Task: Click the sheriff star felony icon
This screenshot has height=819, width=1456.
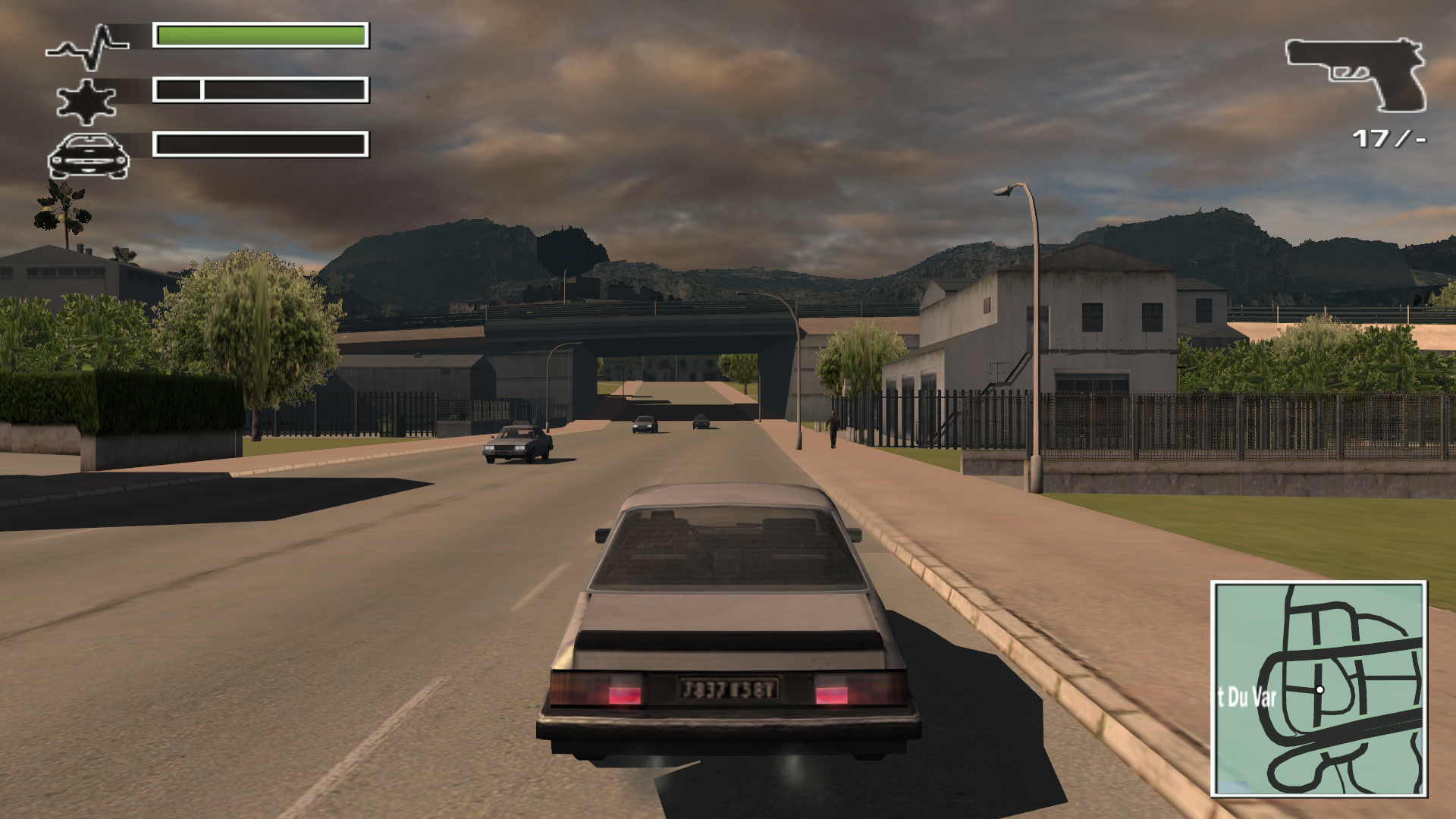Action: (86, 101)
